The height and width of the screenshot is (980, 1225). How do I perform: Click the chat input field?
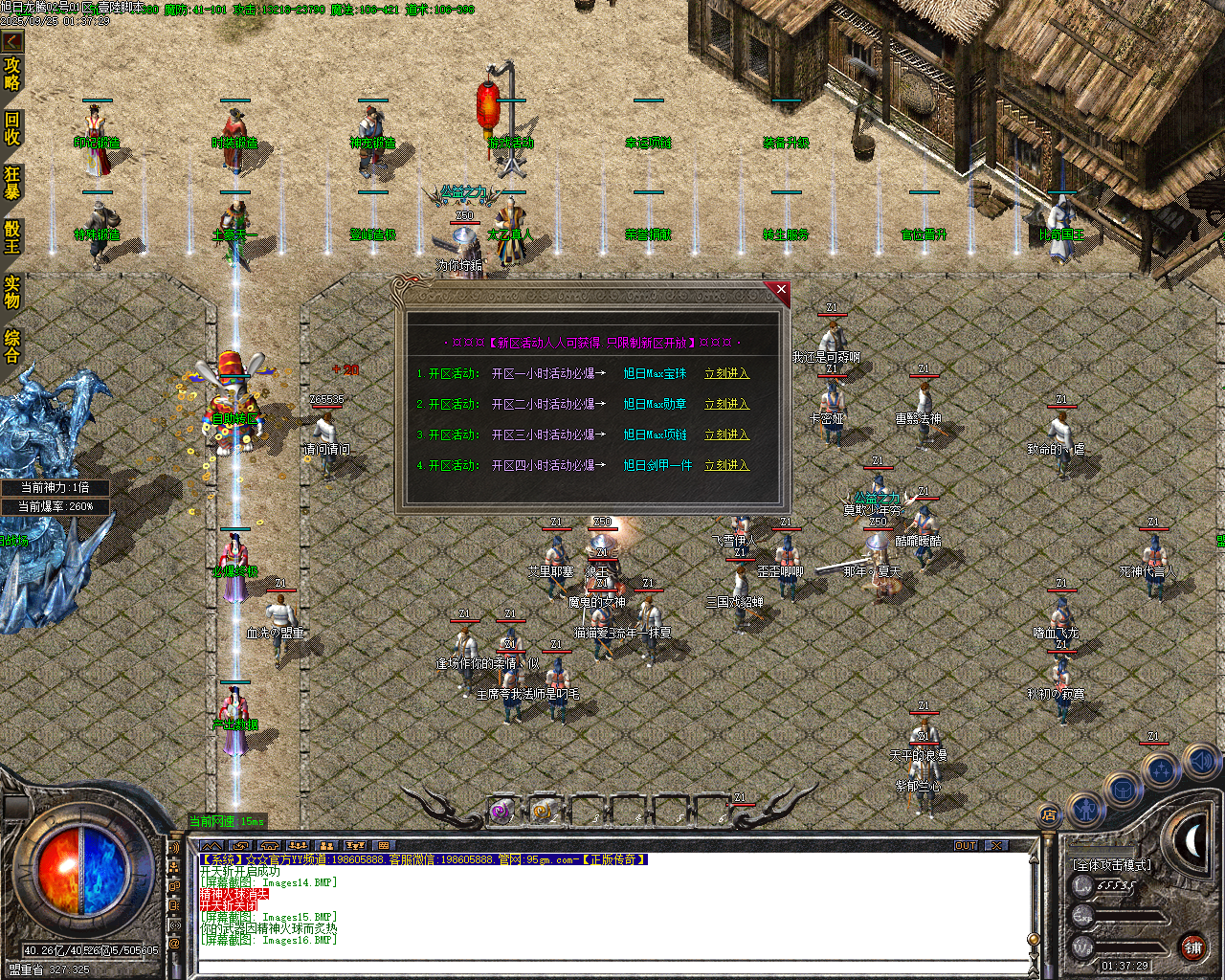[593, 970]
